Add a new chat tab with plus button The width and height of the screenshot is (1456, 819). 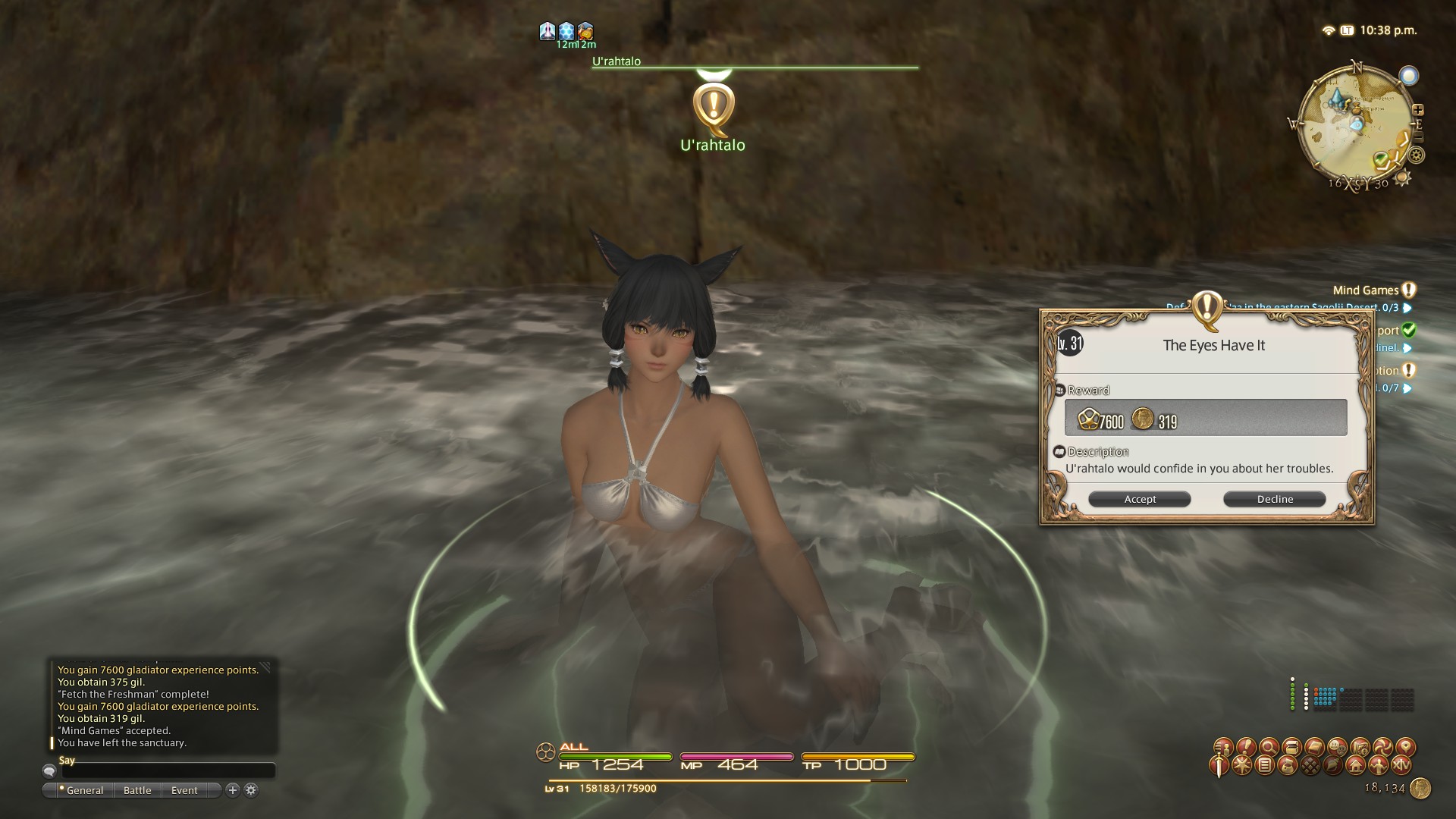point(233,790)
